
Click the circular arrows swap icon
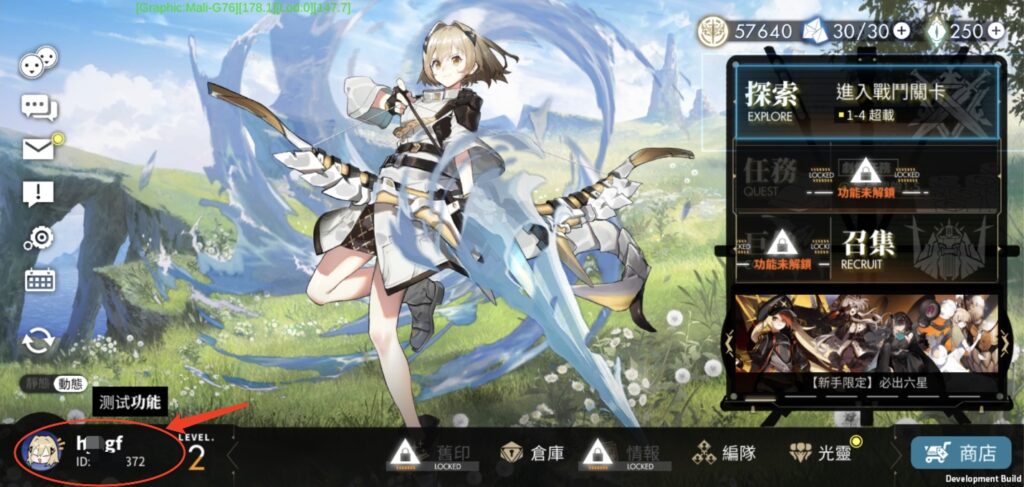[39, 340]
